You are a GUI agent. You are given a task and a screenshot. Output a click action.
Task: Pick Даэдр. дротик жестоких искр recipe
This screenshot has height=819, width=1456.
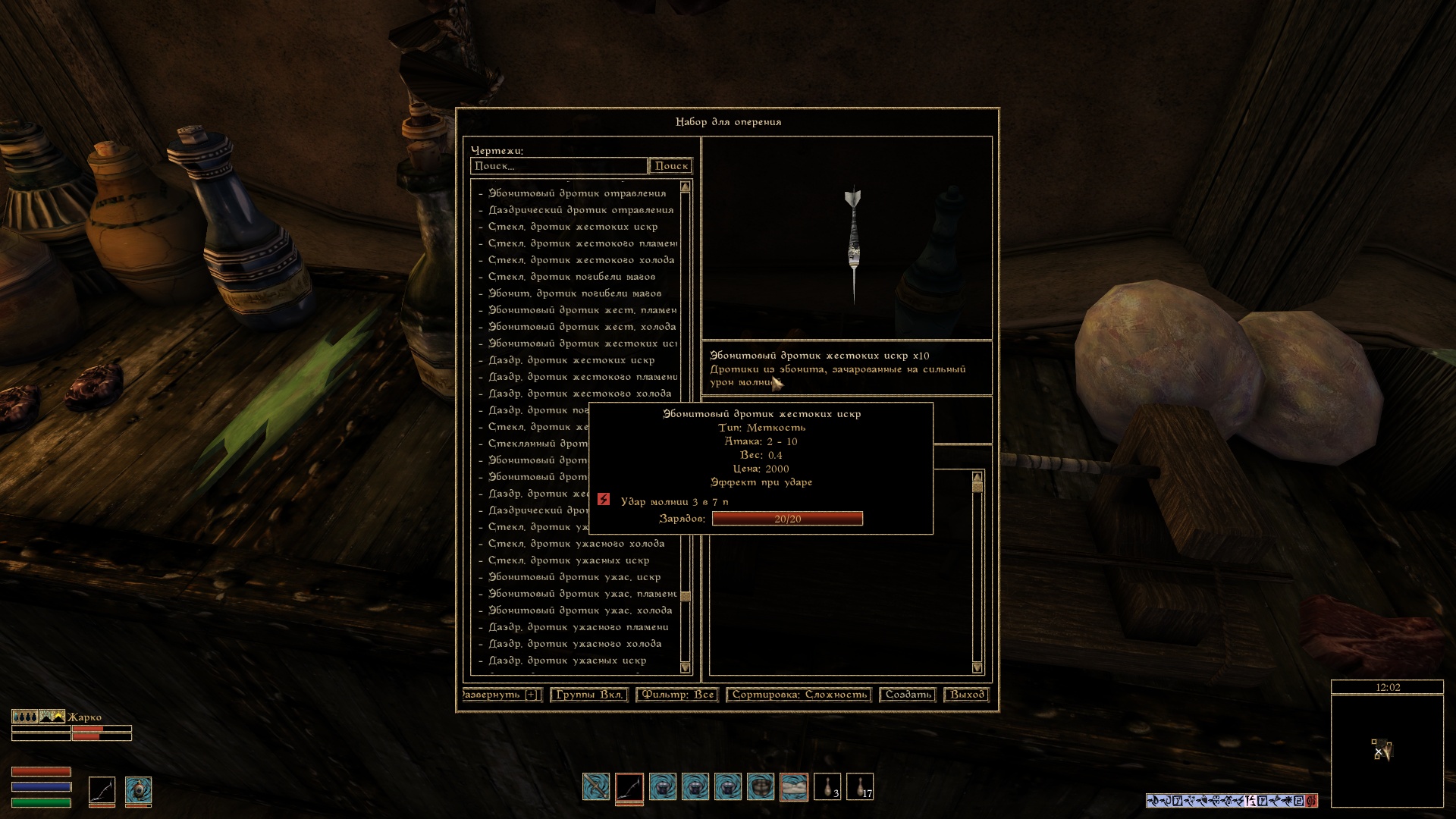click(x=571, y=360)
